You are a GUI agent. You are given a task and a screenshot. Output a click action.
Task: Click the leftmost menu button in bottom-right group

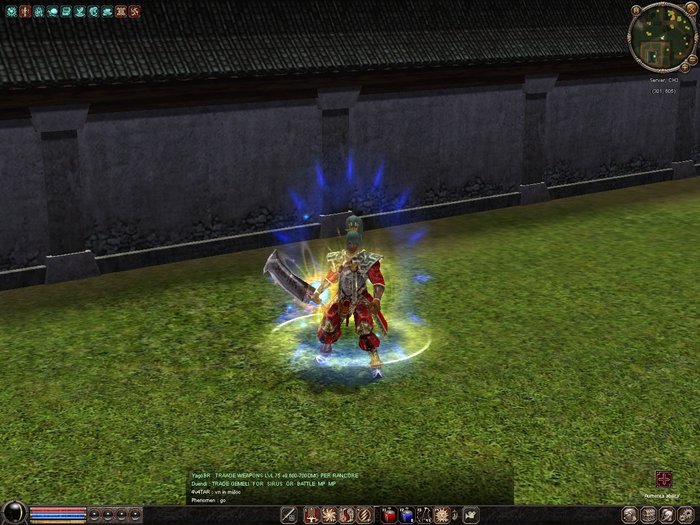[629, 514]
